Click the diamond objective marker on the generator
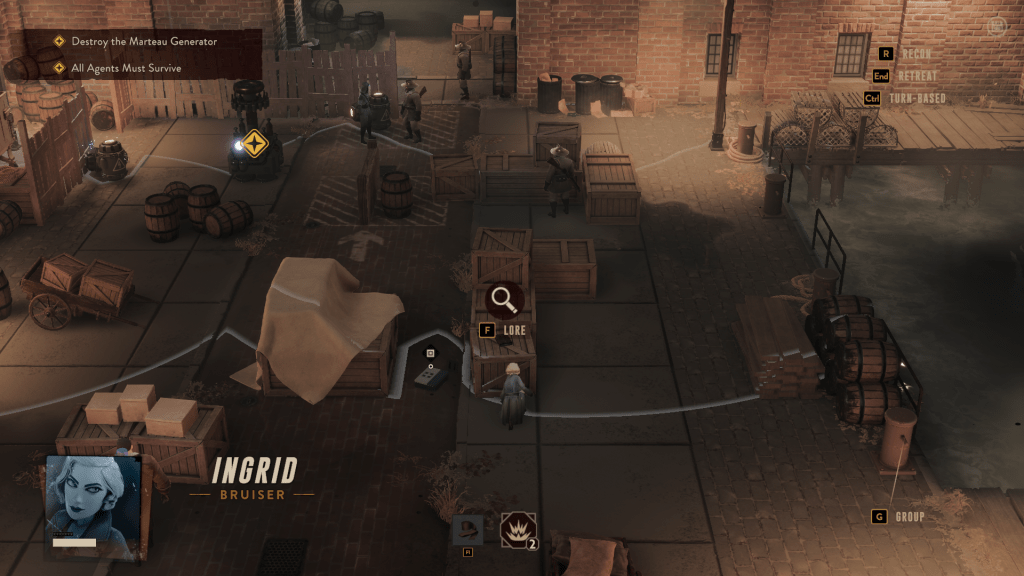1024x576 pixels. 255,143
